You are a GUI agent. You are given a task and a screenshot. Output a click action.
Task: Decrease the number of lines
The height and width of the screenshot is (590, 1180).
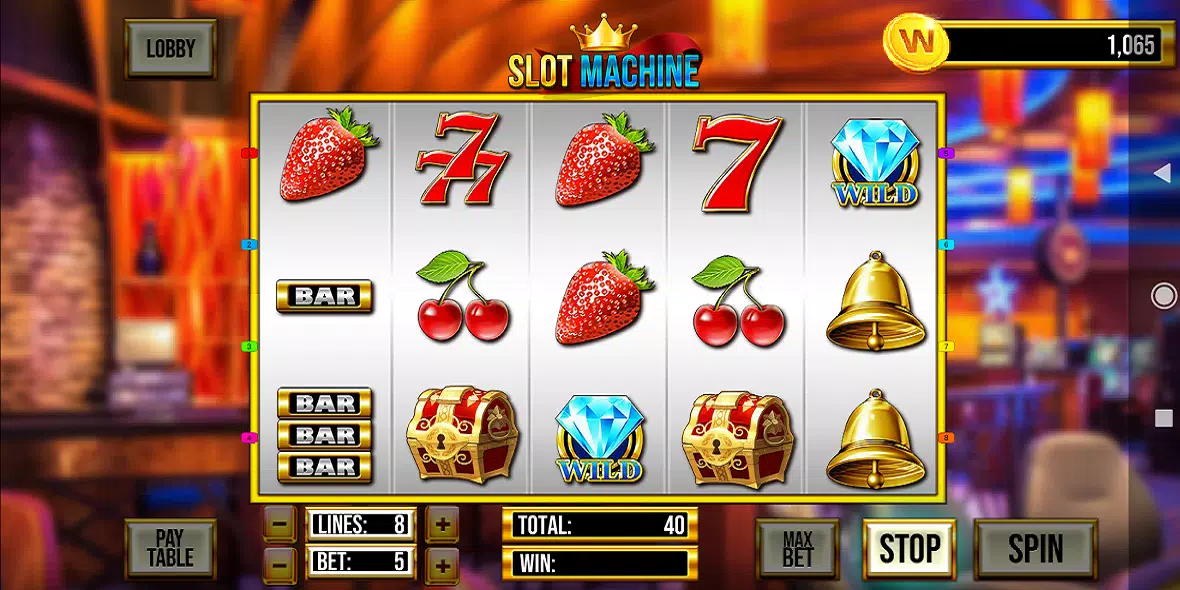point(282,523)
